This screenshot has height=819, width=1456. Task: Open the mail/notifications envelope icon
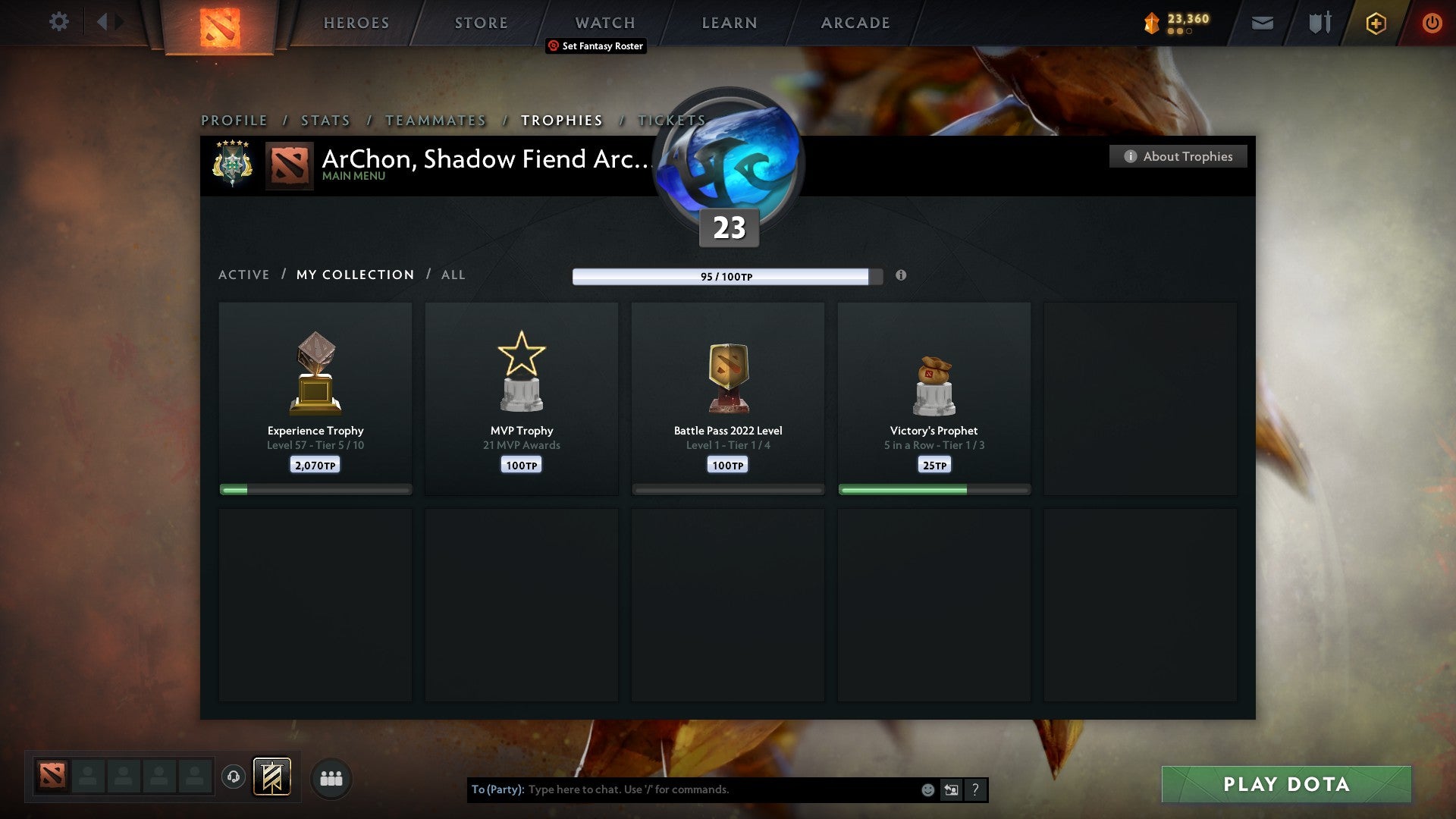pyautogui.click(x=1262, y=23)
